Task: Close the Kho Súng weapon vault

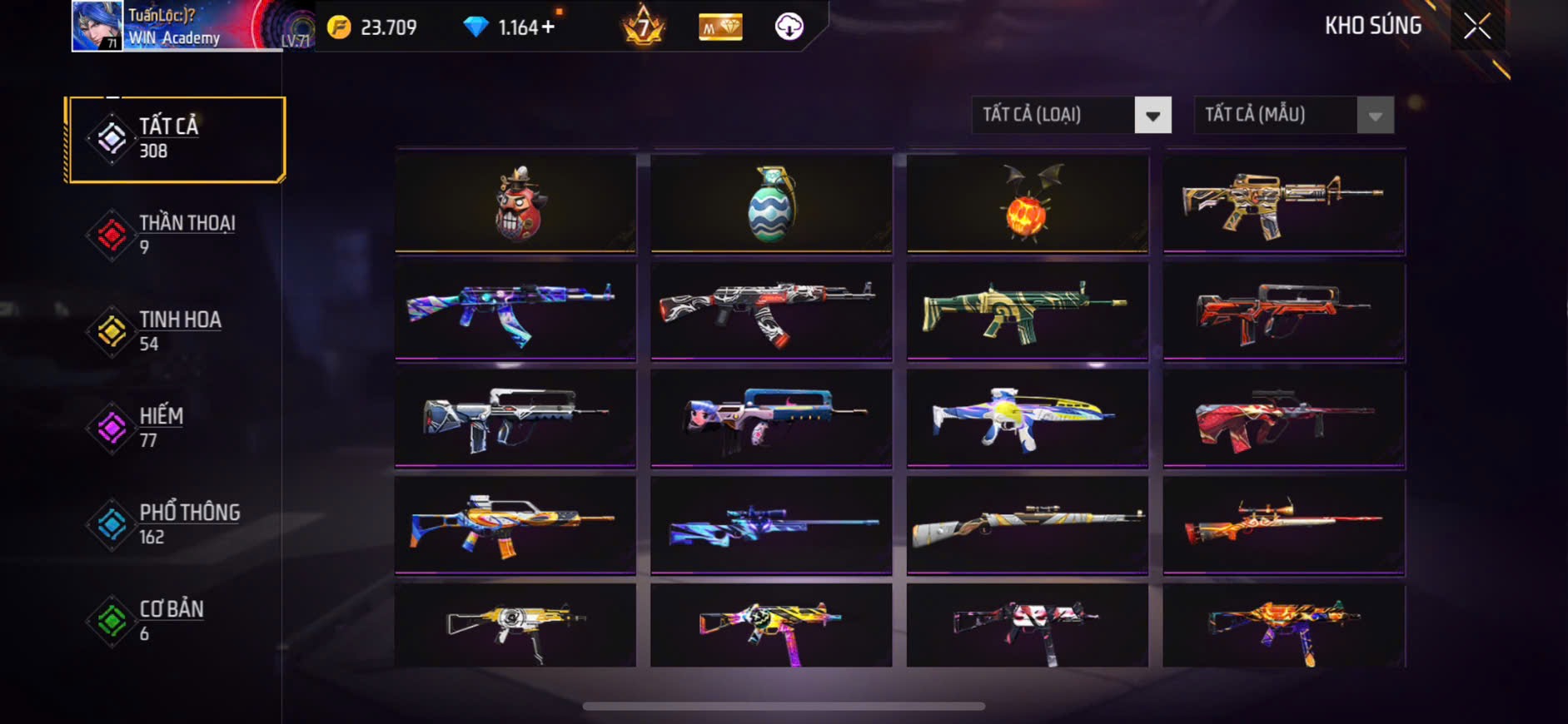Action: [1477, 27]
